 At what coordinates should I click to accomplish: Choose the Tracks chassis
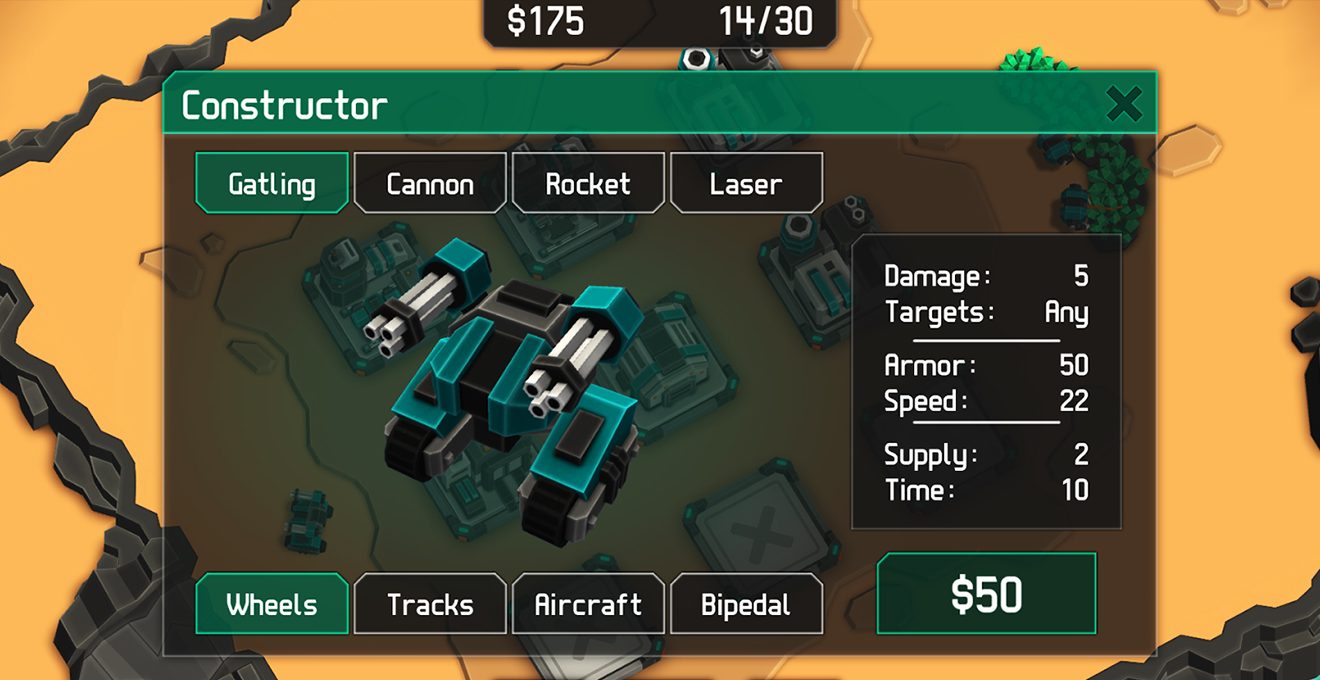430,604
